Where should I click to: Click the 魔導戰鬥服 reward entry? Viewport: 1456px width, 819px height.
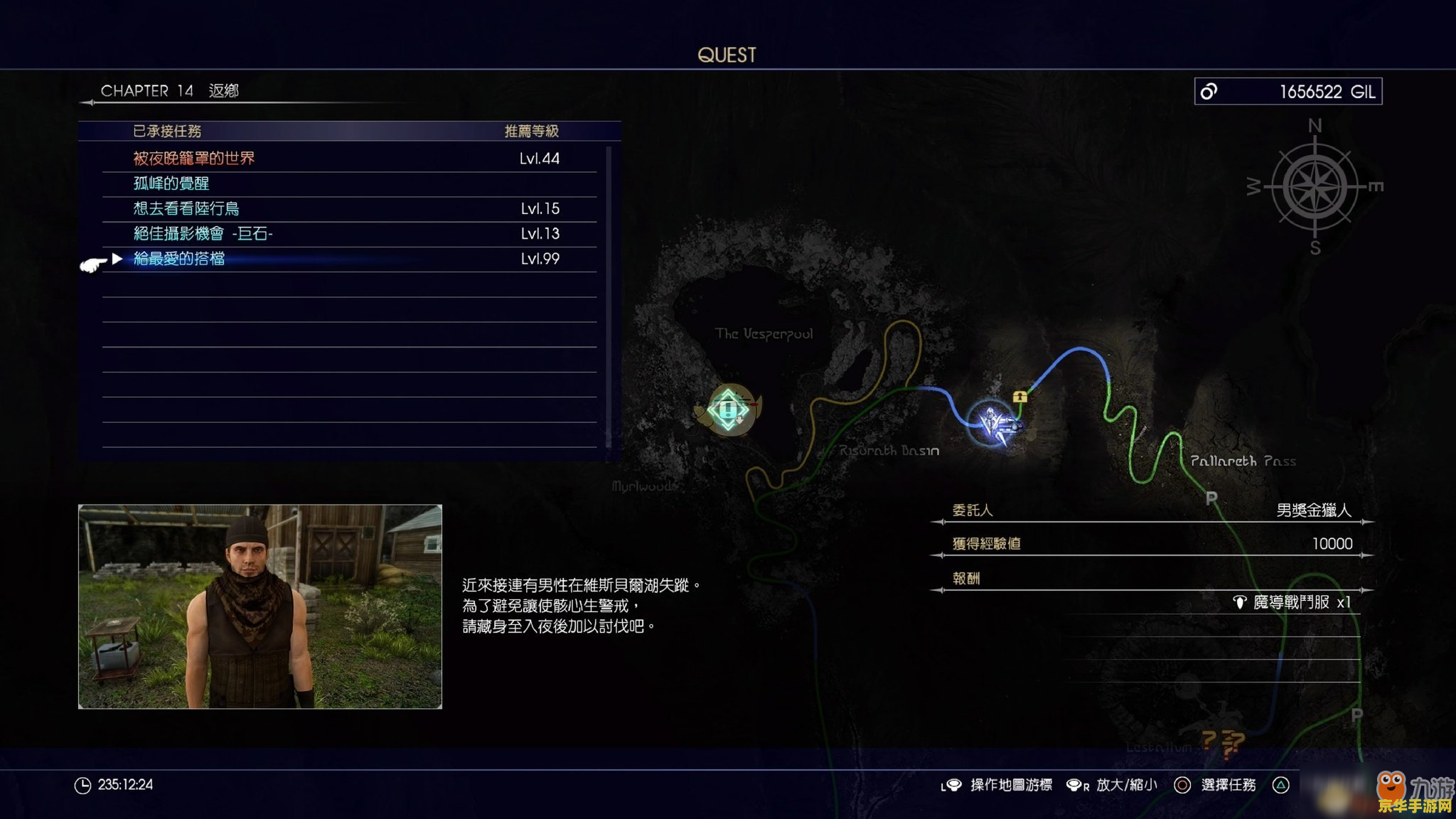click(x=1292, y=602)
